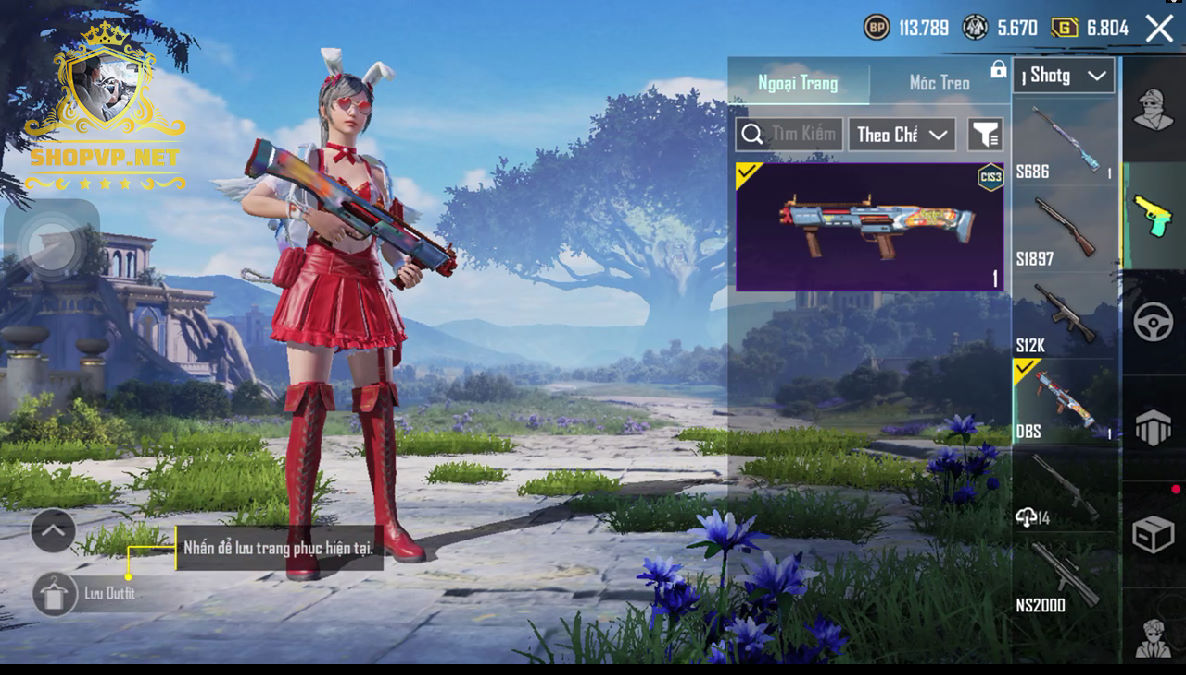Screen dimensions: 1186x675
Task: Choose the S686 shotgun entry
Action: 1064,142
